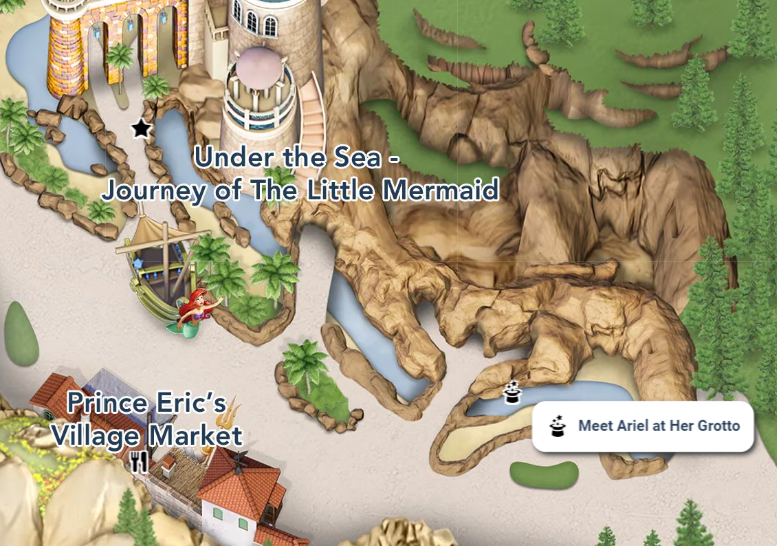Click the black star map marker
Screen dimensions: 777x546
(x=141, y=128)
